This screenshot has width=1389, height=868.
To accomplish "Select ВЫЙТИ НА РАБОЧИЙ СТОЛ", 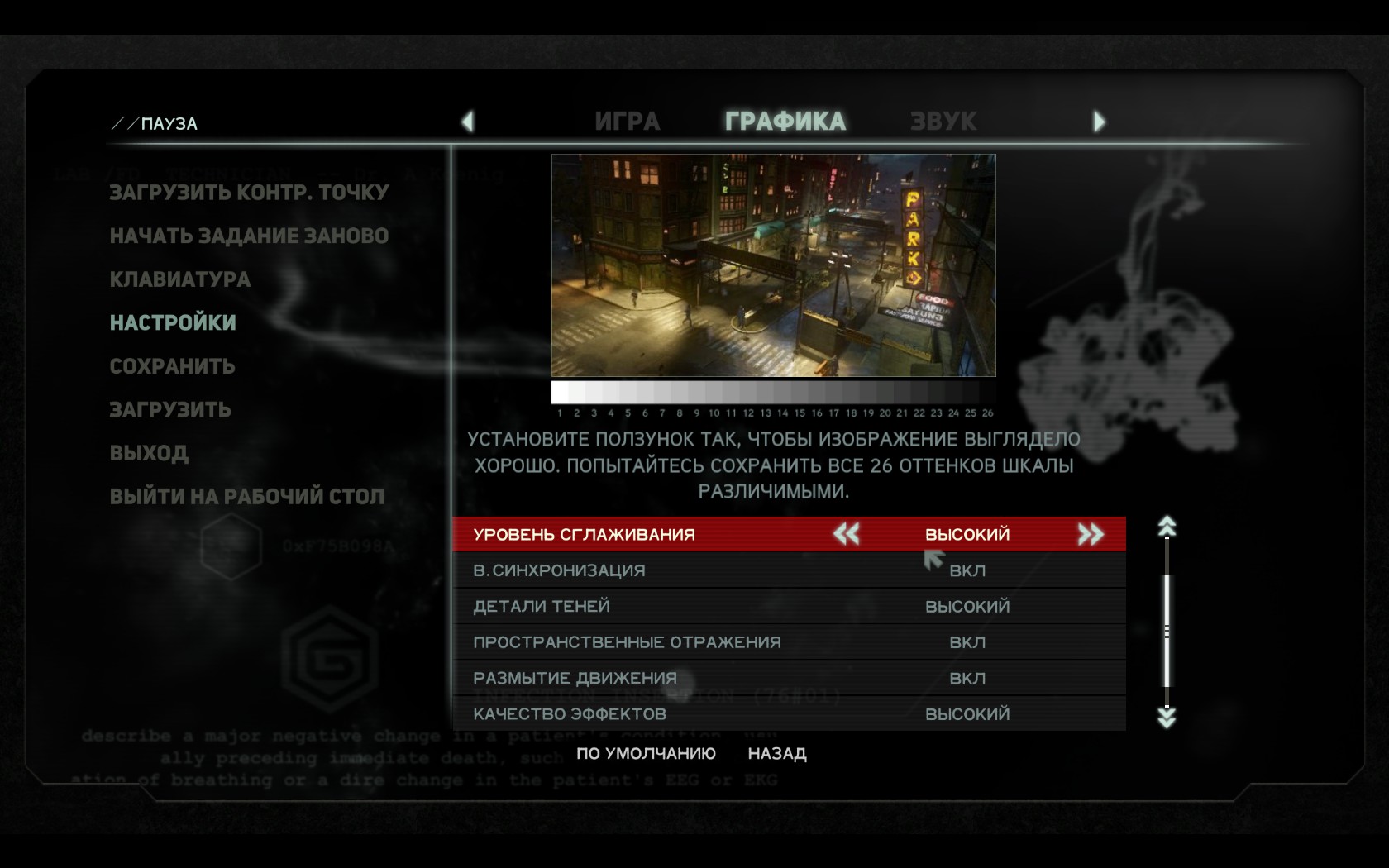I will pos(246,497).
